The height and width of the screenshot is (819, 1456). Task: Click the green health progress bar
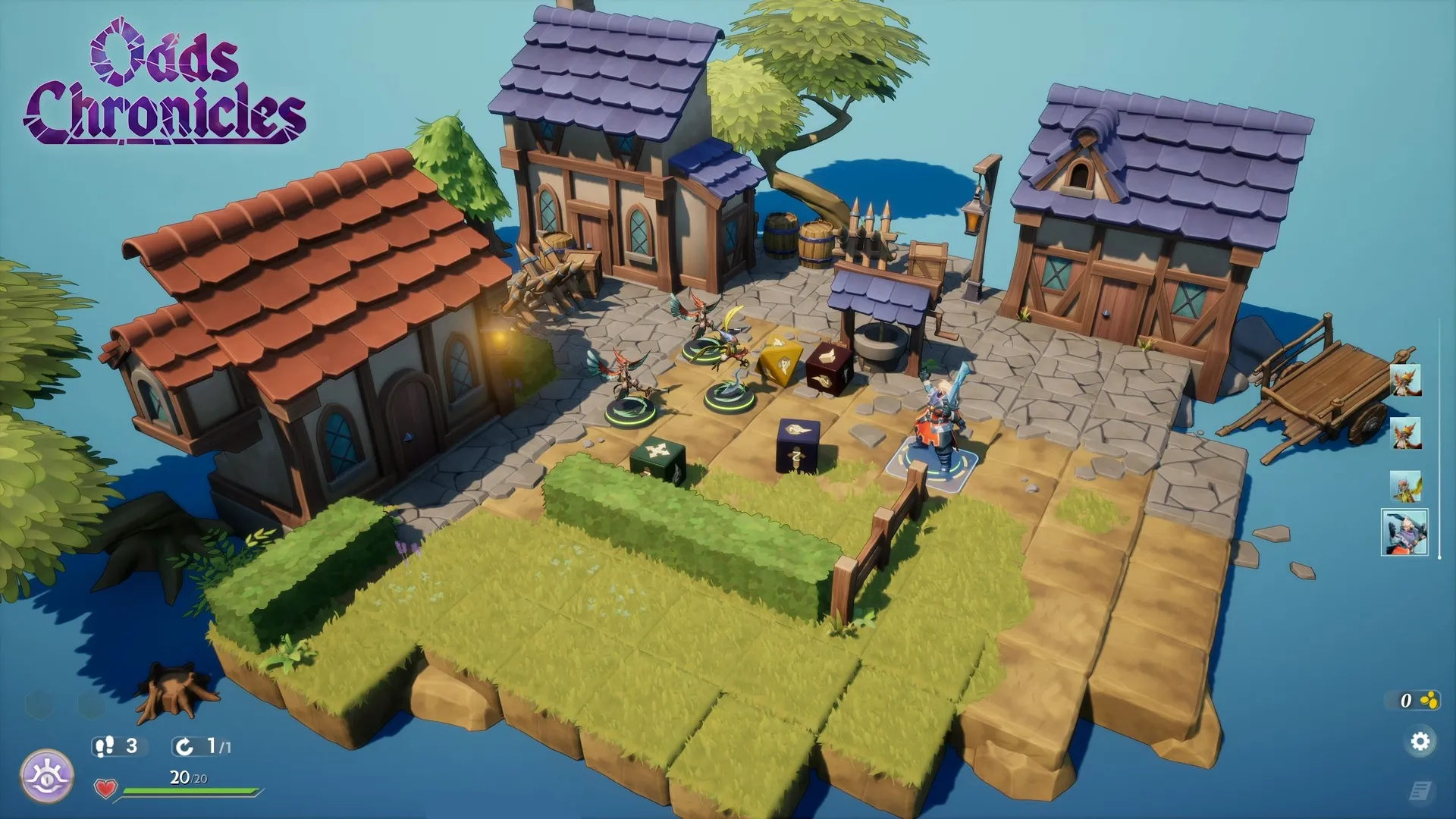190,790
